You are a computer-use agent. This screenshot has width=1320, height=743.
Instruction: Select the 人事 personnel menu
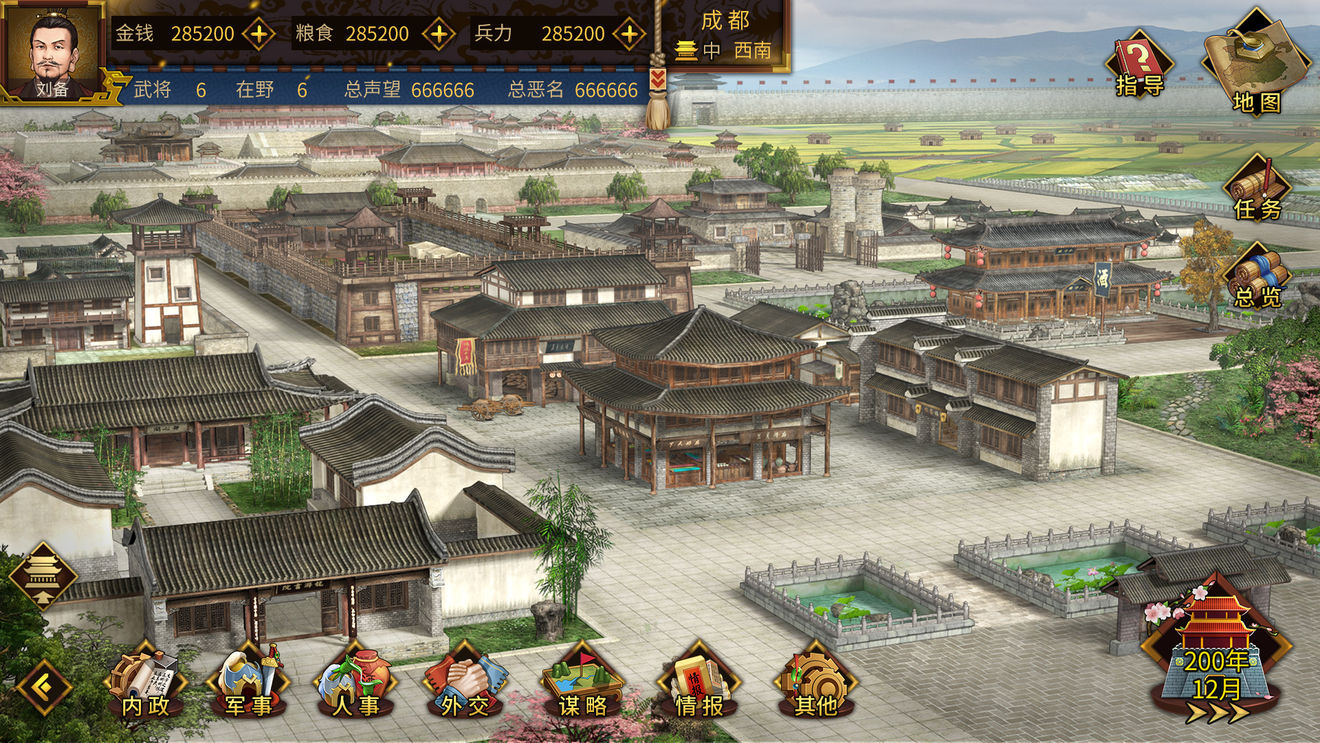coord(354,682)
